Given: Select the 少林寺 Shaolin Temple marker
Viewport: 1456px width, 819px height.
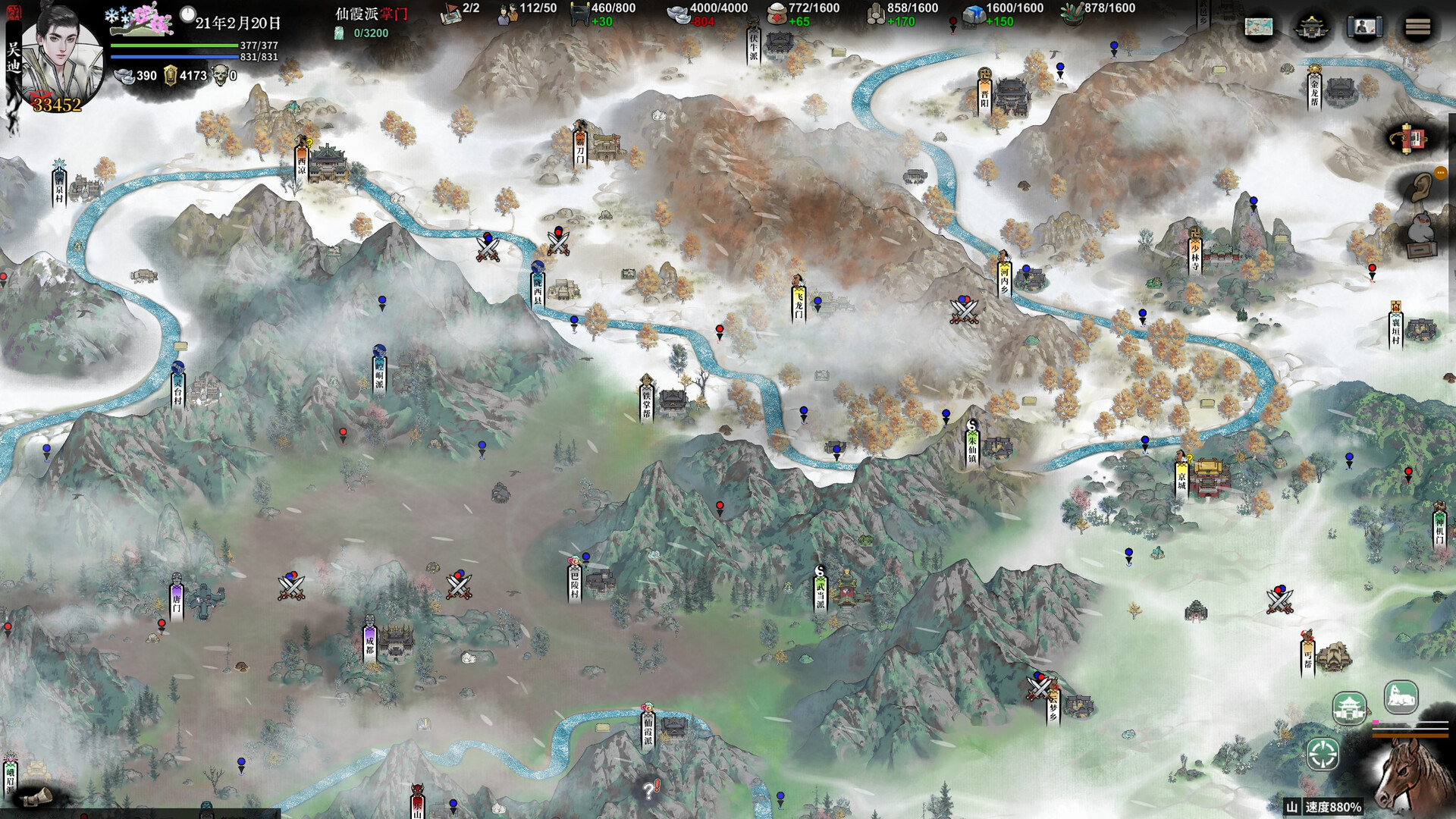Looking at the screenshot, I should coord(1195,252).
